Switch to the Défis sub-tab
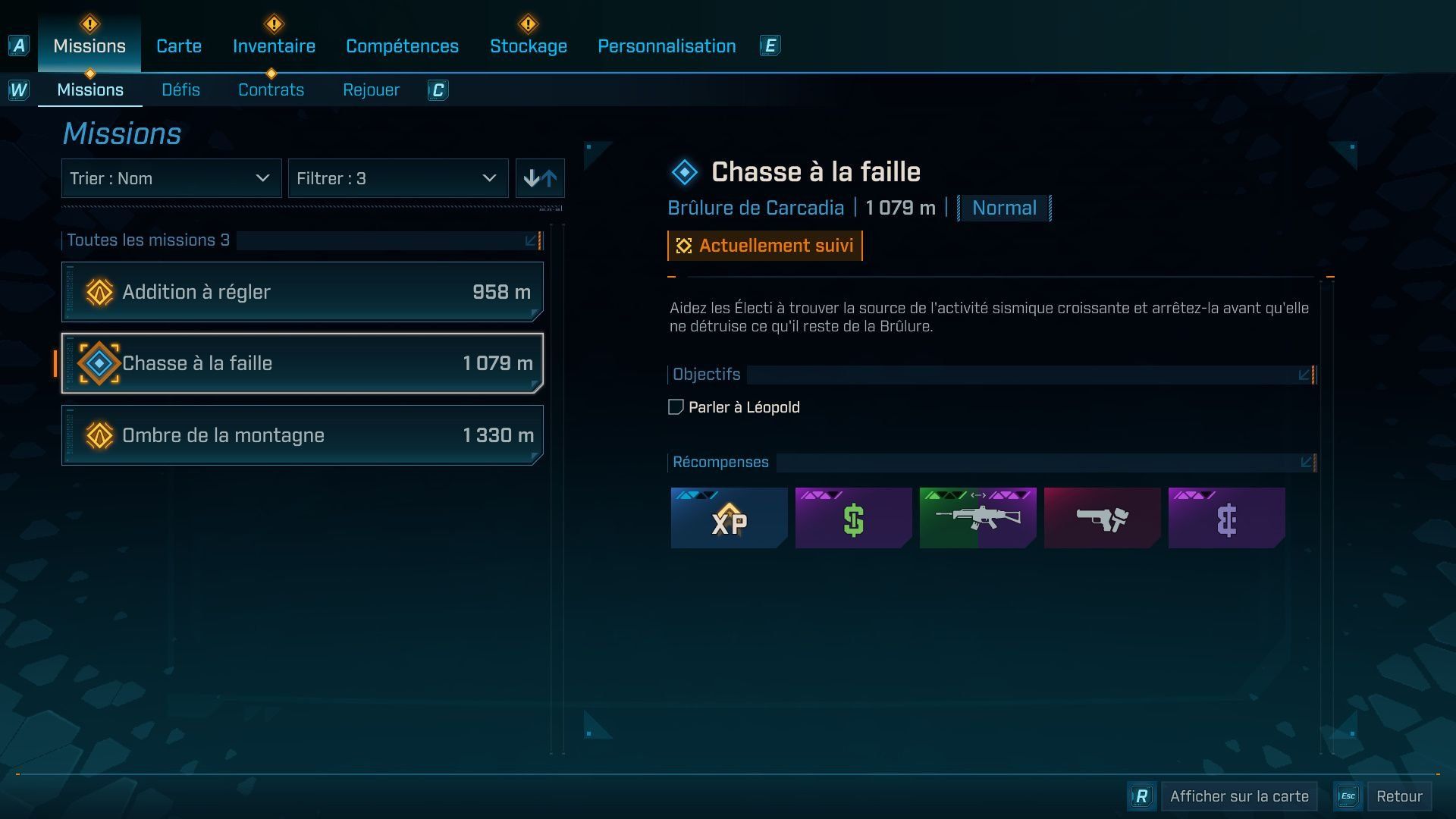The width and height of the screenshot is (1456, 819). pos(180,90)
